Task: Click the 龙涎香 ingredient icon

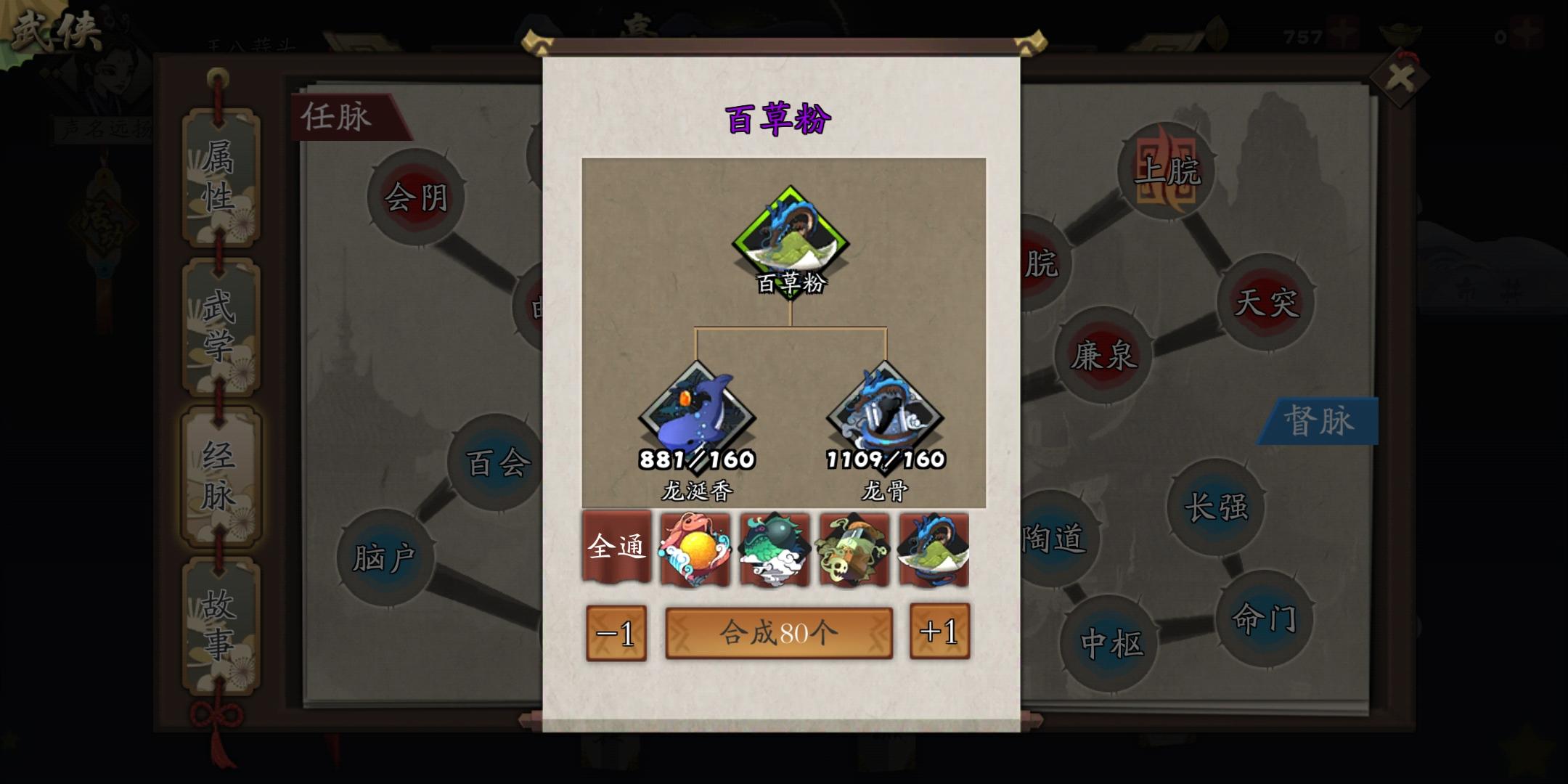Action: (697, 414)
